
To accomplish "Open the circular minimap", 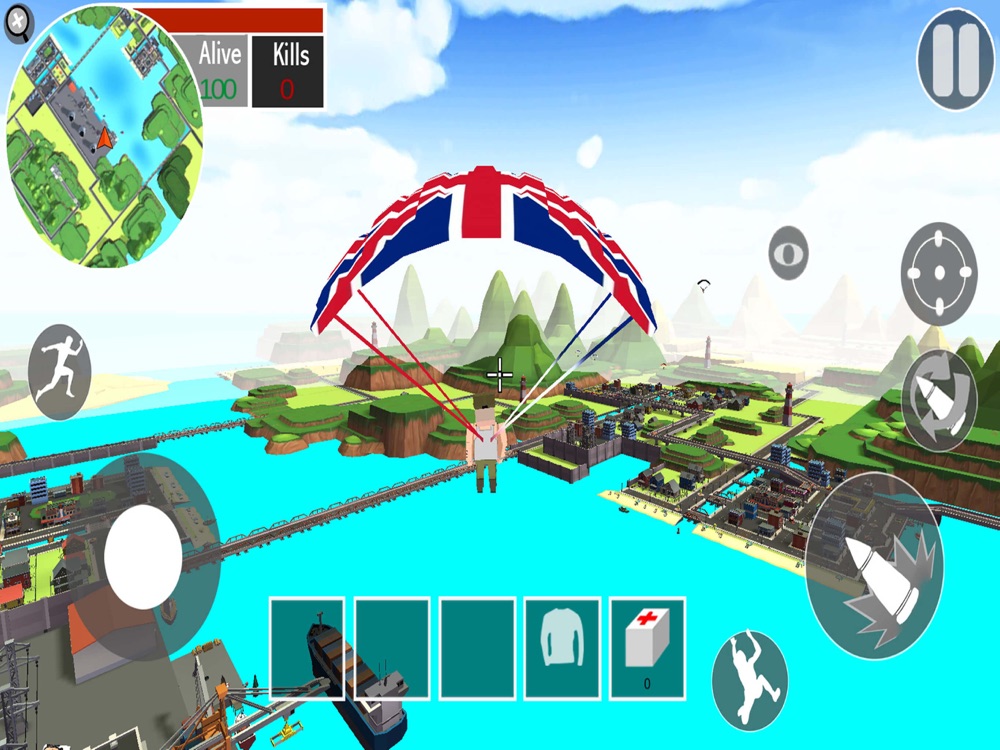I will click(x=104, y=137).
